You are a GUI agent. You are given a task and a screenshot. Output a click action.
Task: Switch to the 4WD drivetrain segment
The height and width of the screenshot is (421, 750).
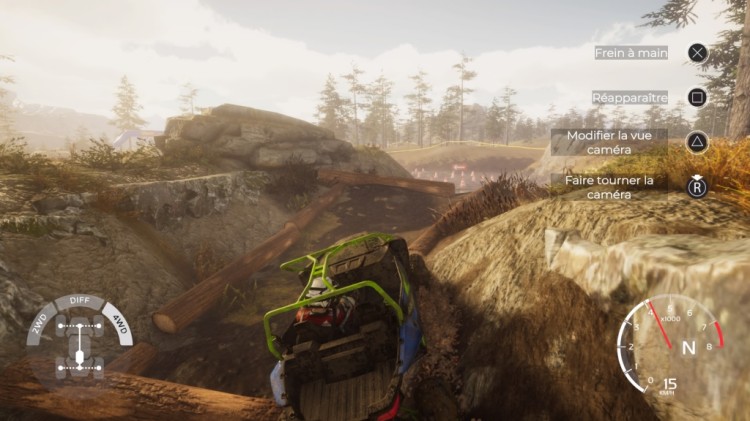click(x=119, y=326)
